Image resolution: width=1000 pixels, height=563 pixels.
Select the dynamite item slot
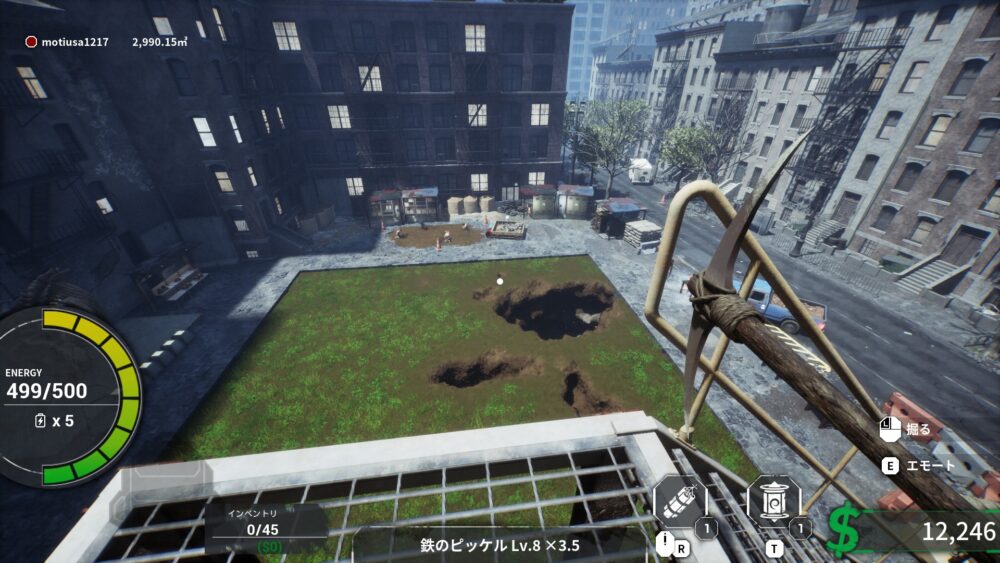[x=679, y=503]
